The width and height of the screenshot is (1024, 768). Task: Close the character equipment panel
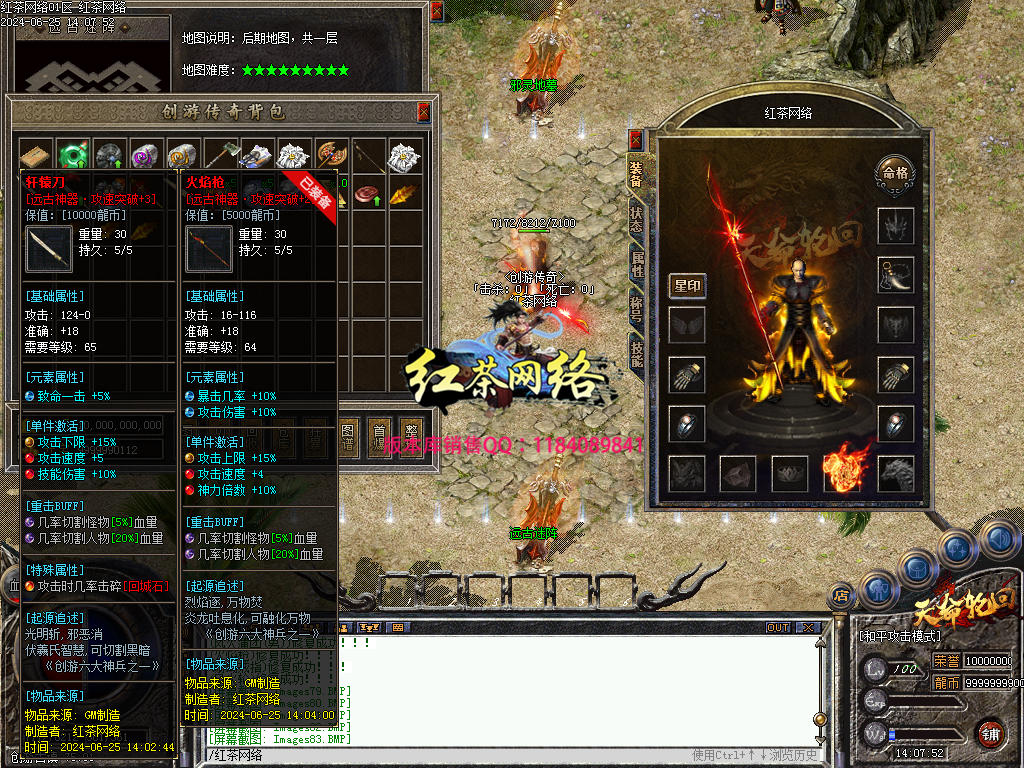pyautogui.click(x=635, y=140)
